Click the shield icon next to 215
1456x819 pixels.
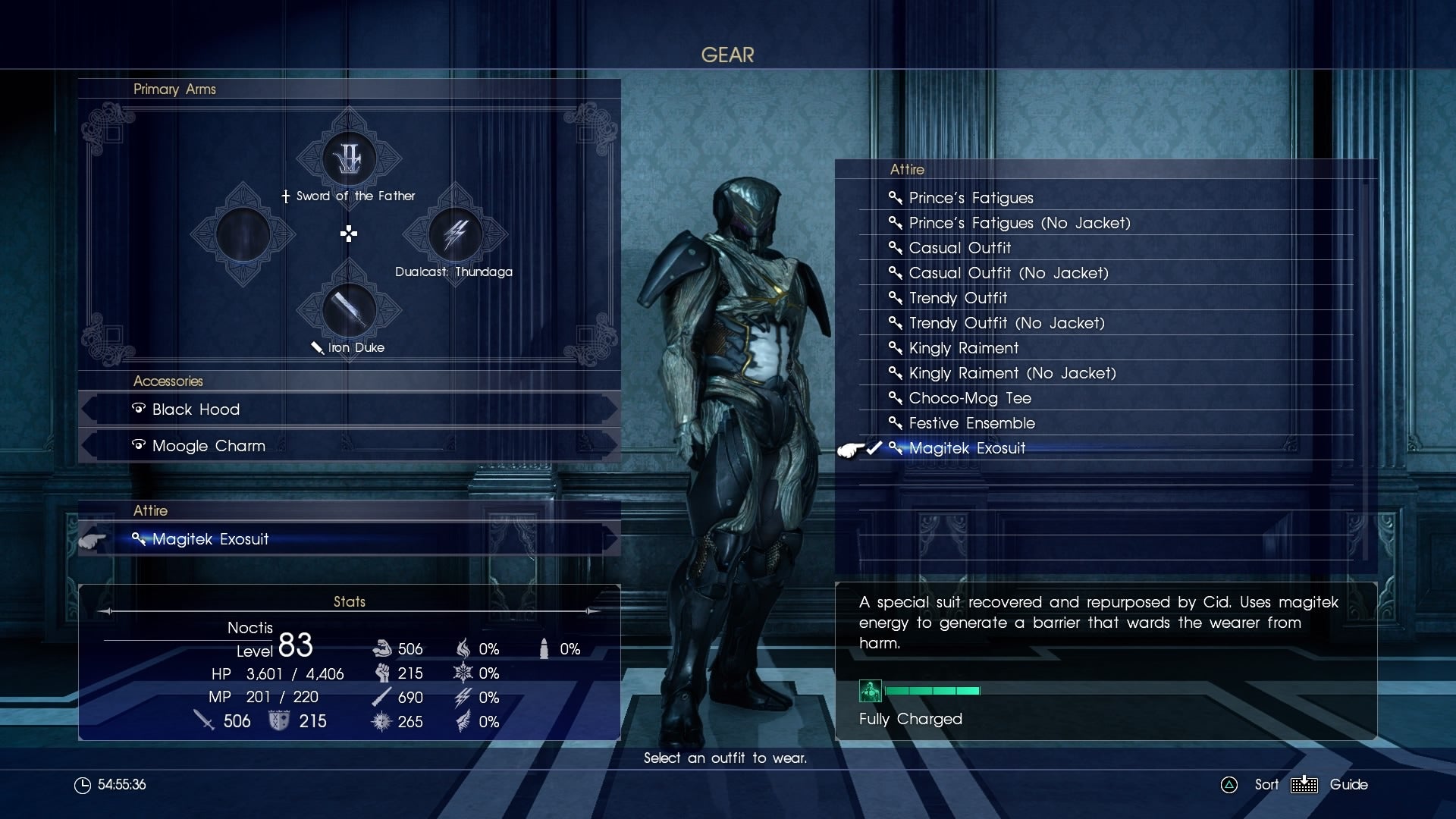coord(279,721)
